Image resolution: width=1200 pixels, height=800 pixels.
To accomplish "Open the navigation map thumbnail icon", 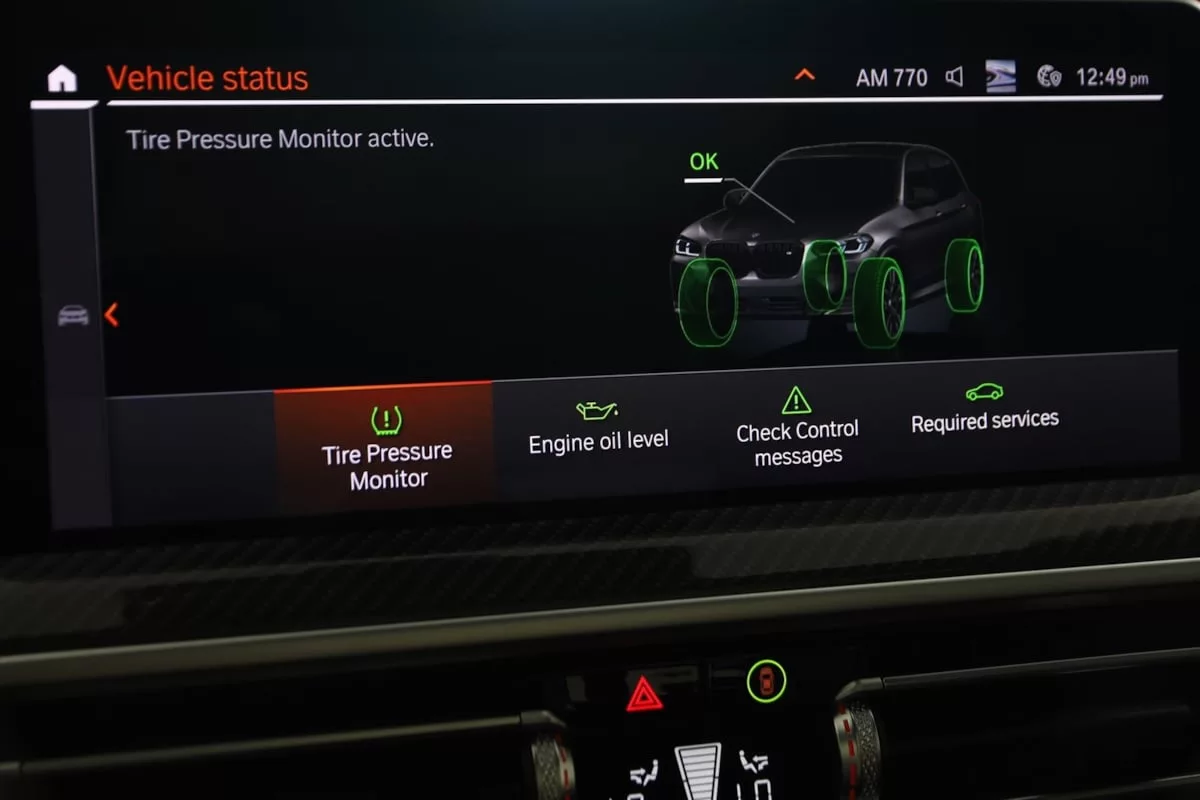I will 1000,77.
